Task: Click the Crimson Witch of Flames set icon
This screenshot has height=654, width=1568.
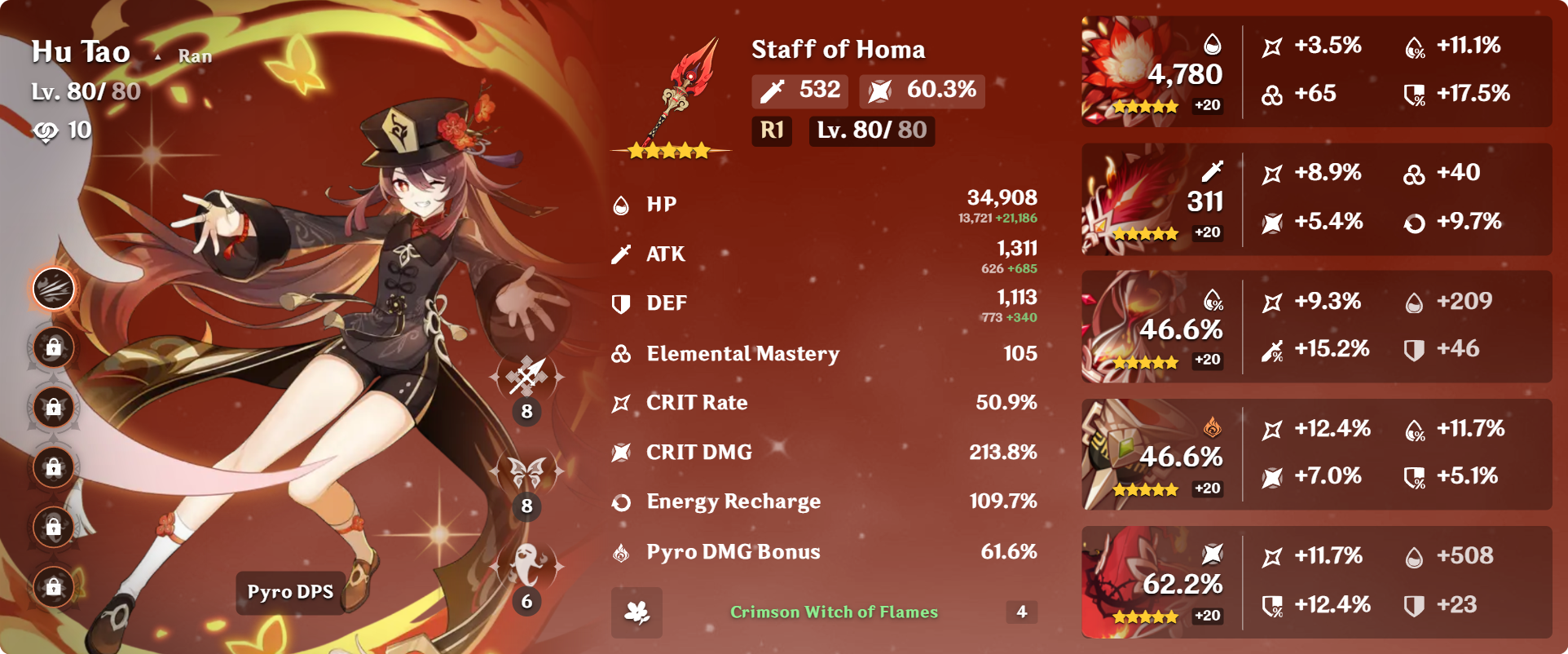Action: [x=636, y=612]
